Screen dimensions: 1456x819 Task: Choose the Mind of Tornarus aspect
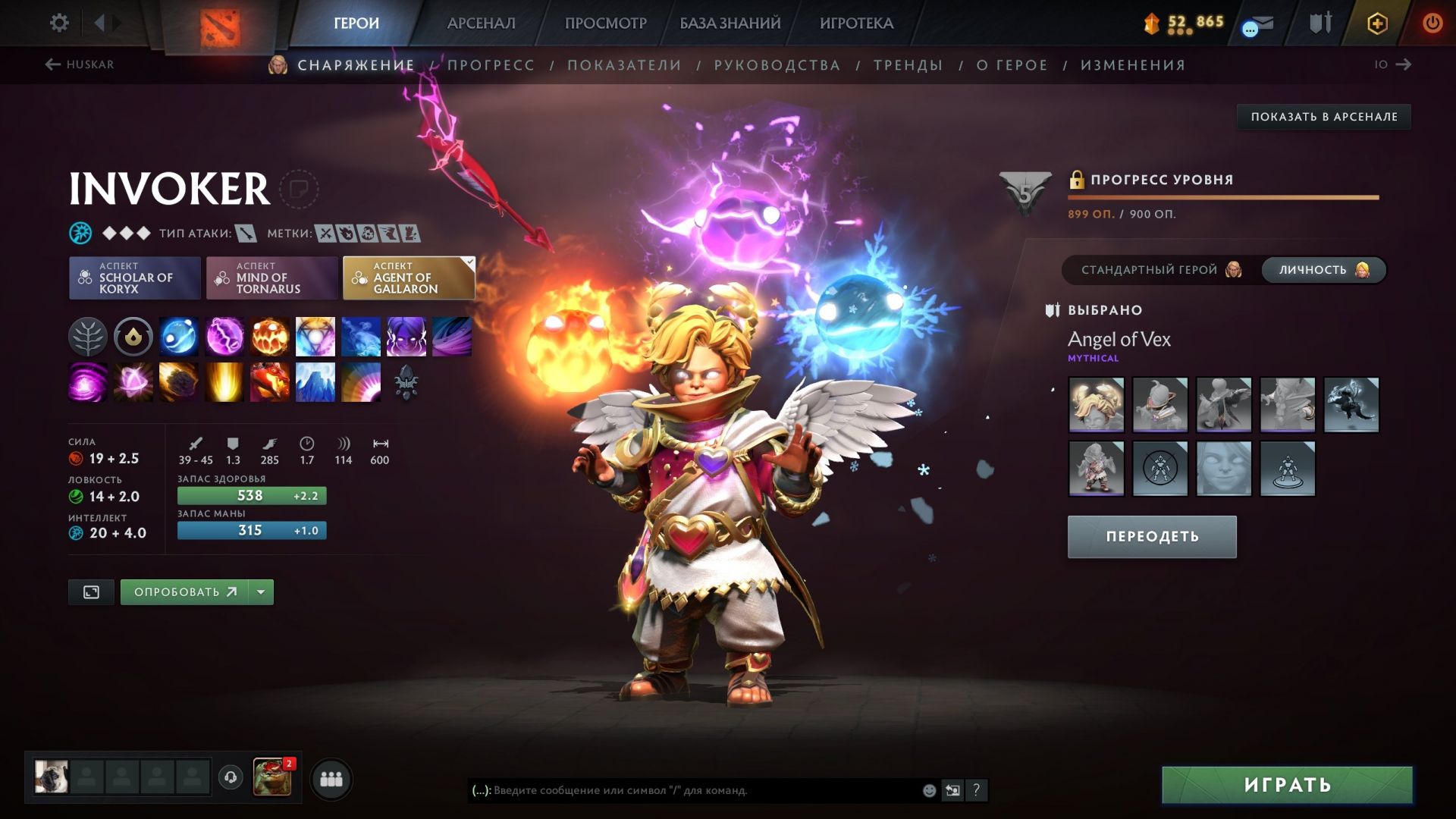pyautogui.click(x=271, y=278)
